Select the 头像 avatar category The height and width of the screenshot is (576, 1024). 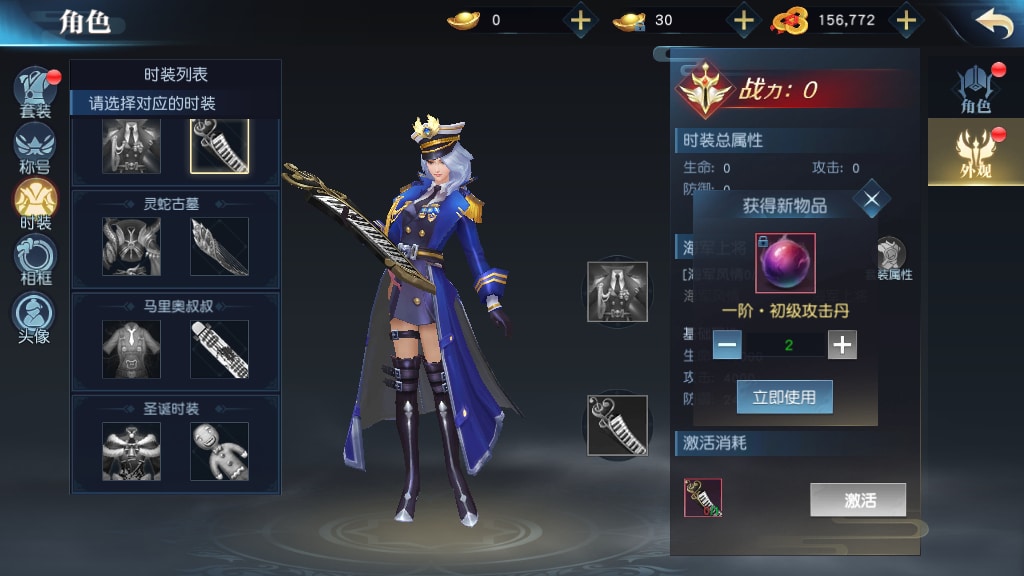[35, 317]
